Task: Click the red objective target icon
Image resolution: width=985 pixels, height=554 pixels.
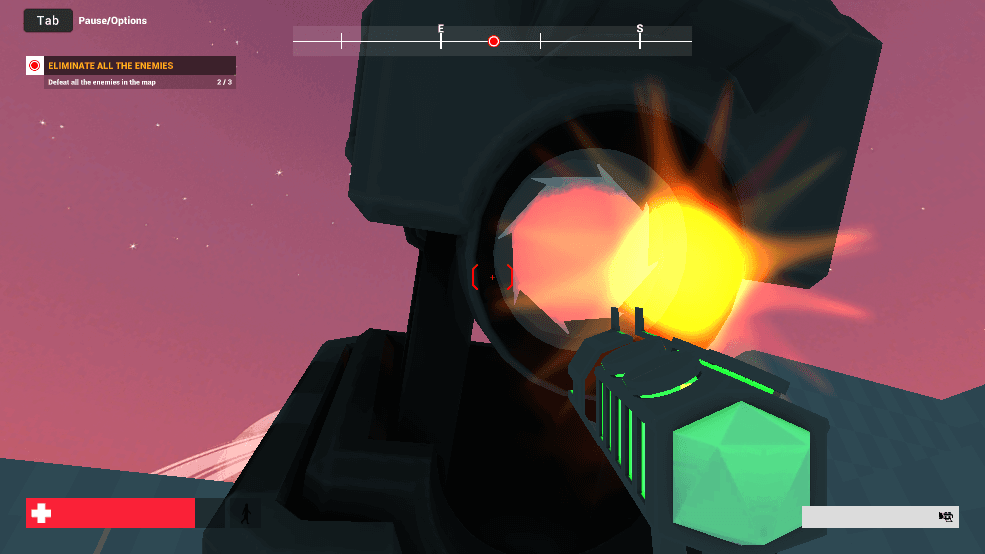Action: pos(35,66)
